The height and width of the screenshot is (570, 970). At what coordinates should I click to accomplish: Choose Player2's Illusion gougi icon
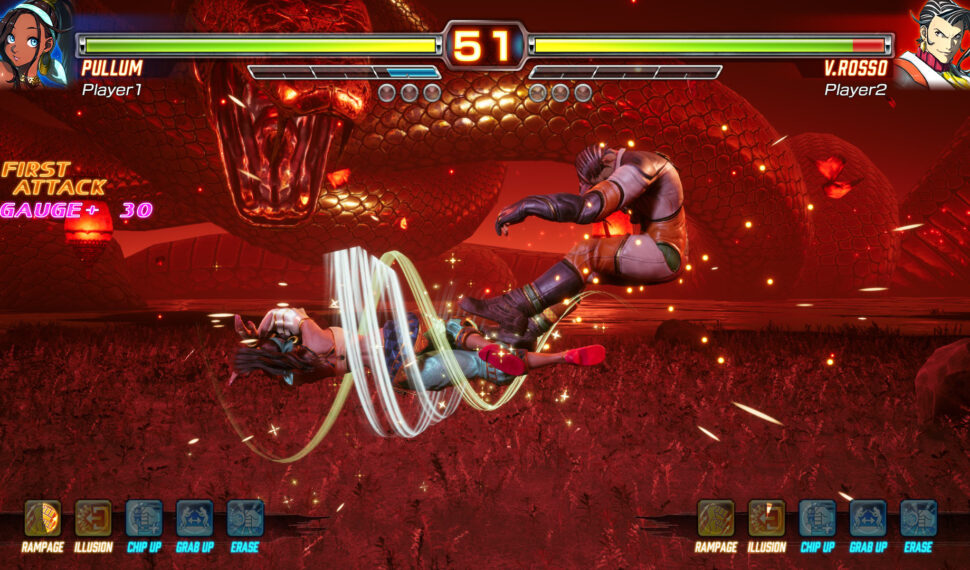coord(767,518)
